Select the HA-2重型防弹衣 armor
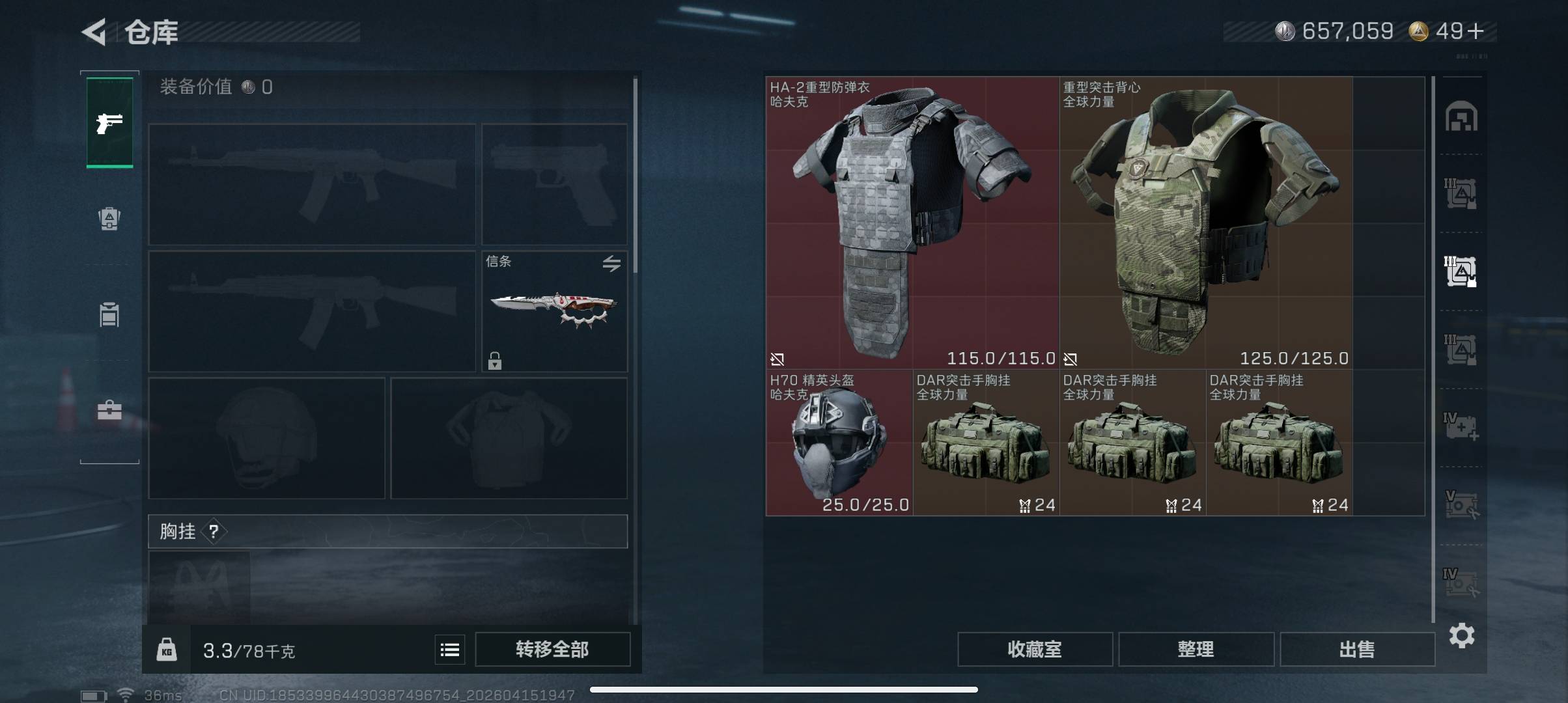This screenshot has height=703, width=1568. click(912, 223)
